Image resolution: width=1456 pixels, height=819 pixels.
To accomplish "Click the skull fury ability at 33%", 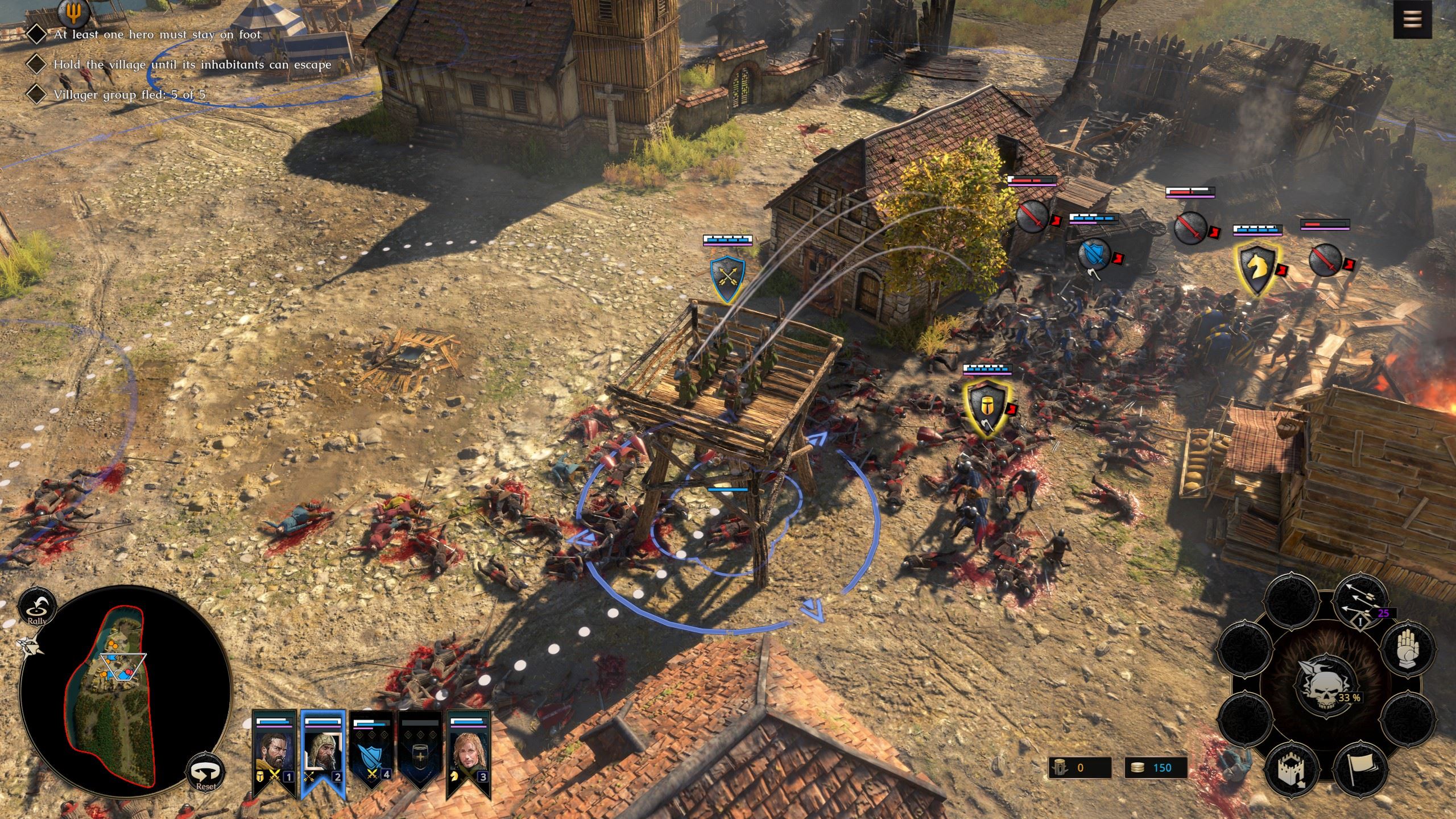I will tap(1326, 685).
